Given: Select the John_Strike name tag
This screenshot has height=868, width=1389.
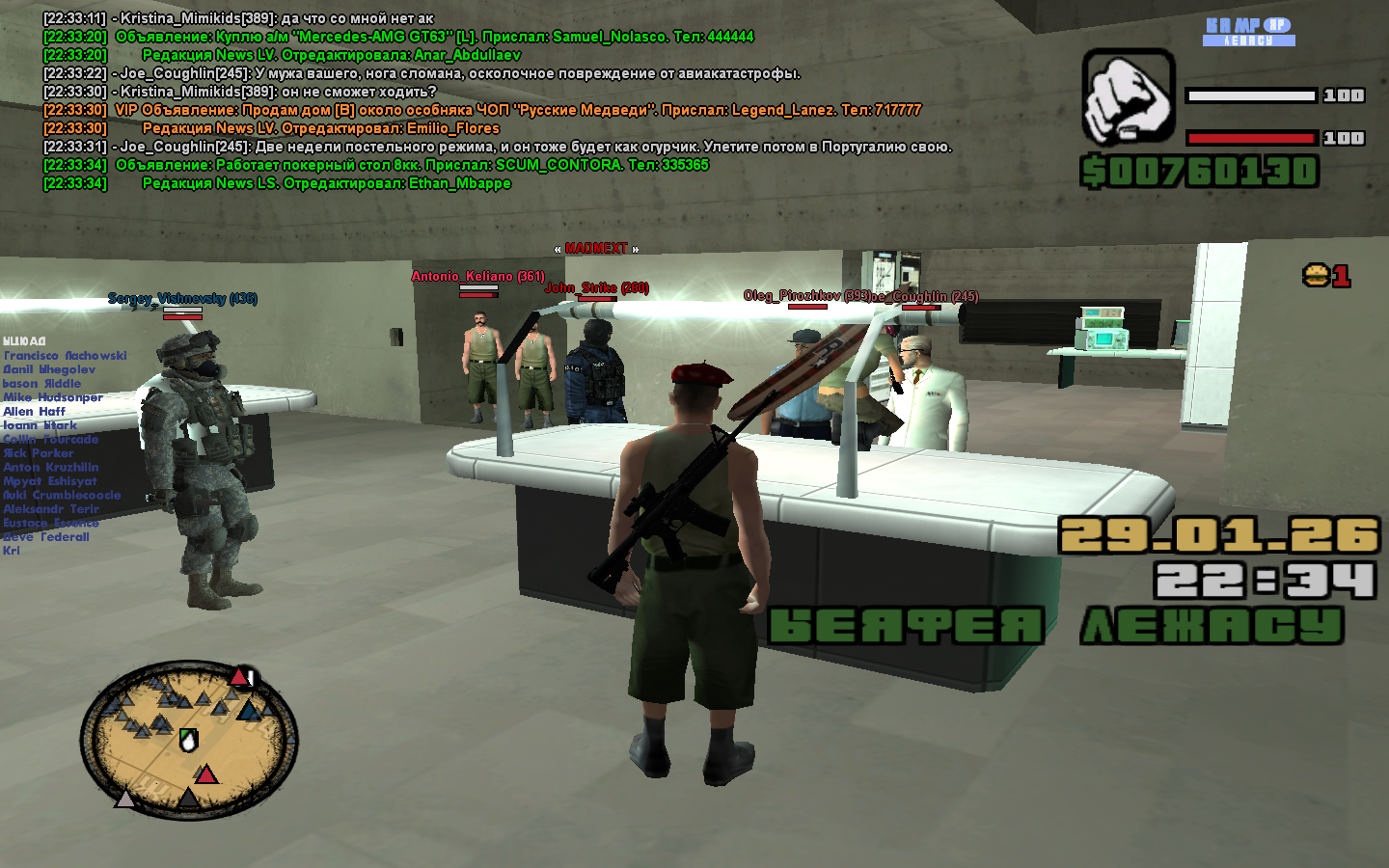Looking at the screenshot, I should point(596,288).
